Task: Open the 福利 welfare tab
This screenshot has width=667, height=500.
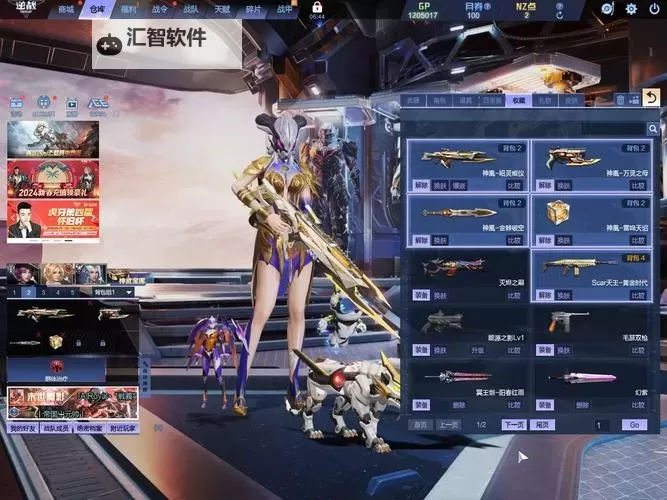Action: (128, 10)
